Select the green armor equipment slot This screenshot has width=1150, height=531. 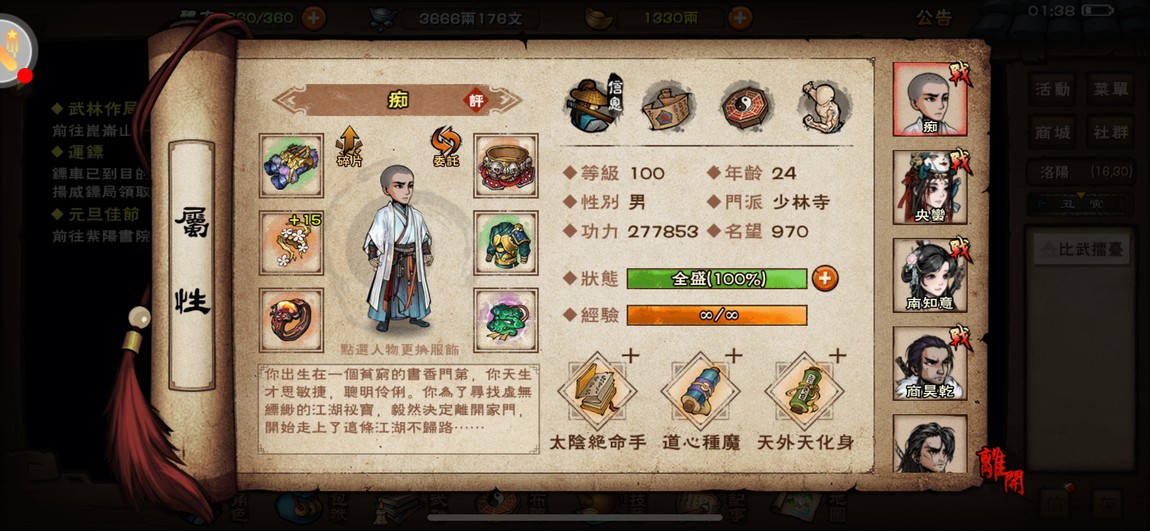506,242
